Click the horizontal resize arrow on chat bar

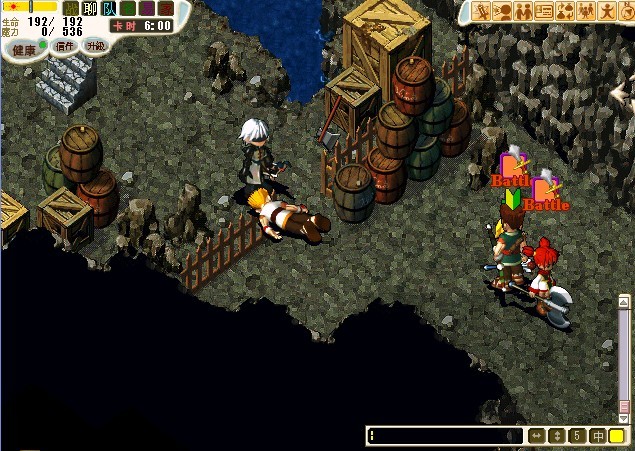coord(537,436)
